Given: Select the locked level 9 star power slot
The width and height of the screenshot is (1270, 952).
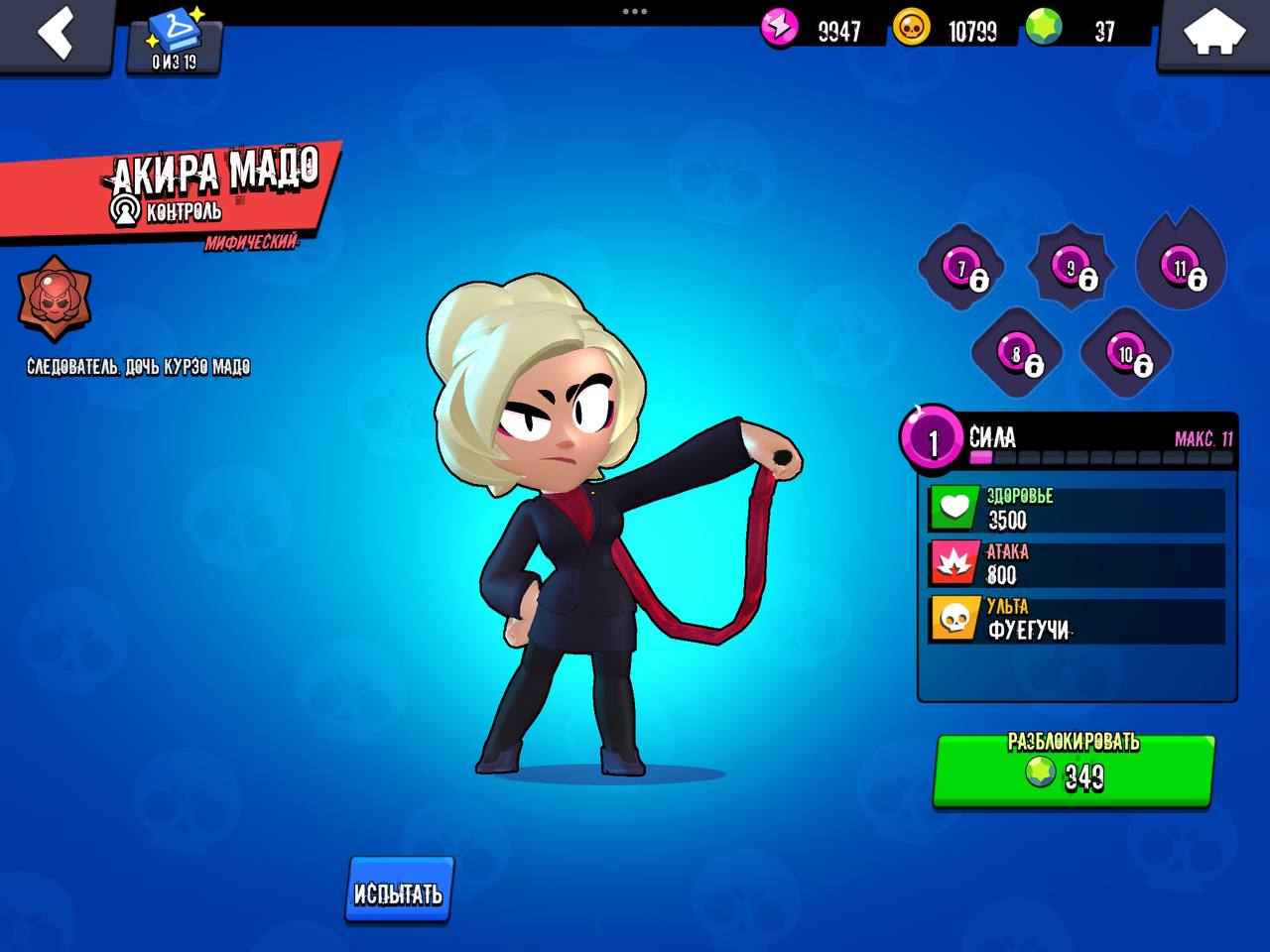Looking at the screenshot, I should pyautogui.click(x=1071, y=268).
